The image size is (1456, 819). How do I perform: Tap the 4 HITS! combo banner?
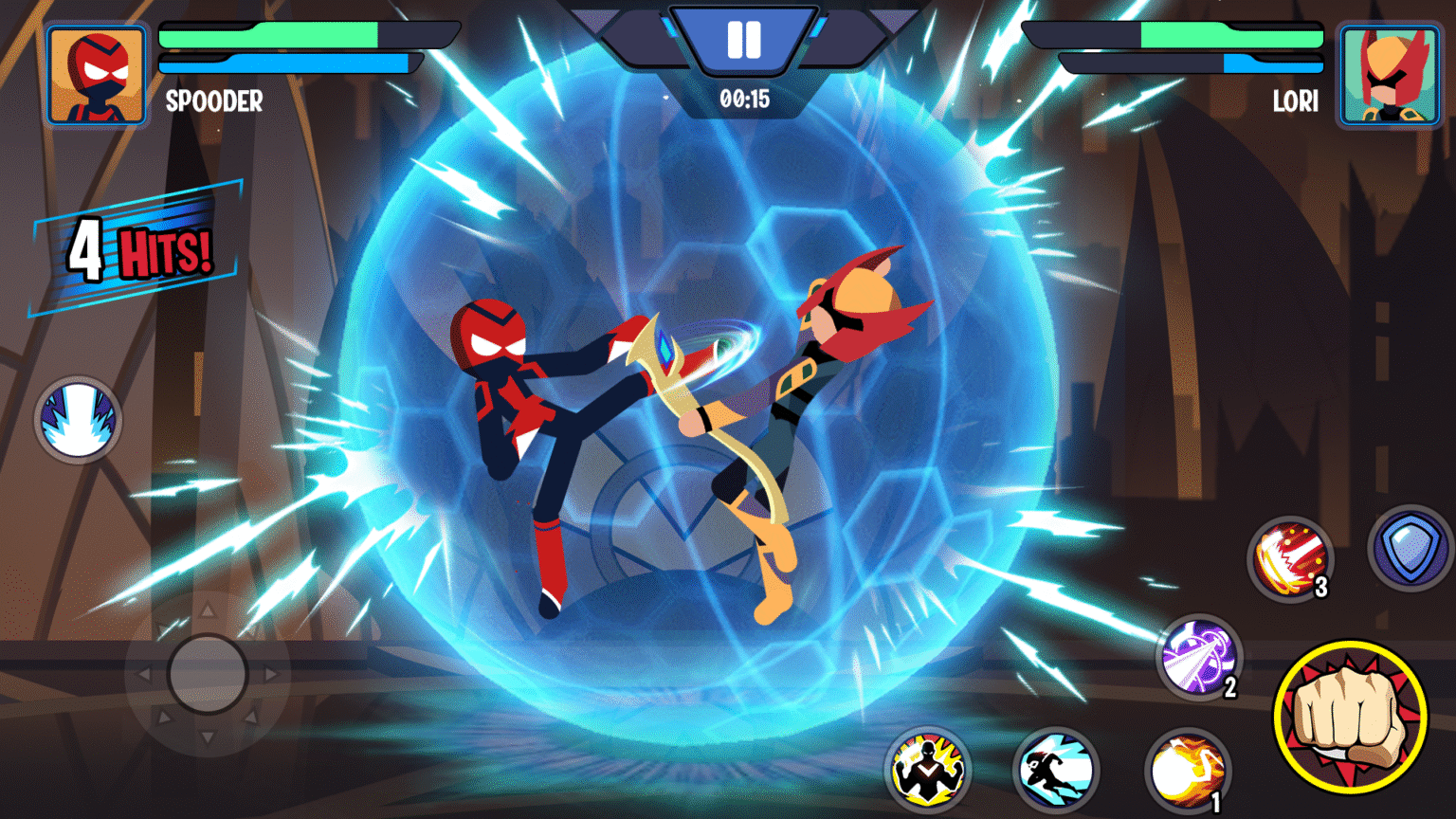[x=136, y=248]
